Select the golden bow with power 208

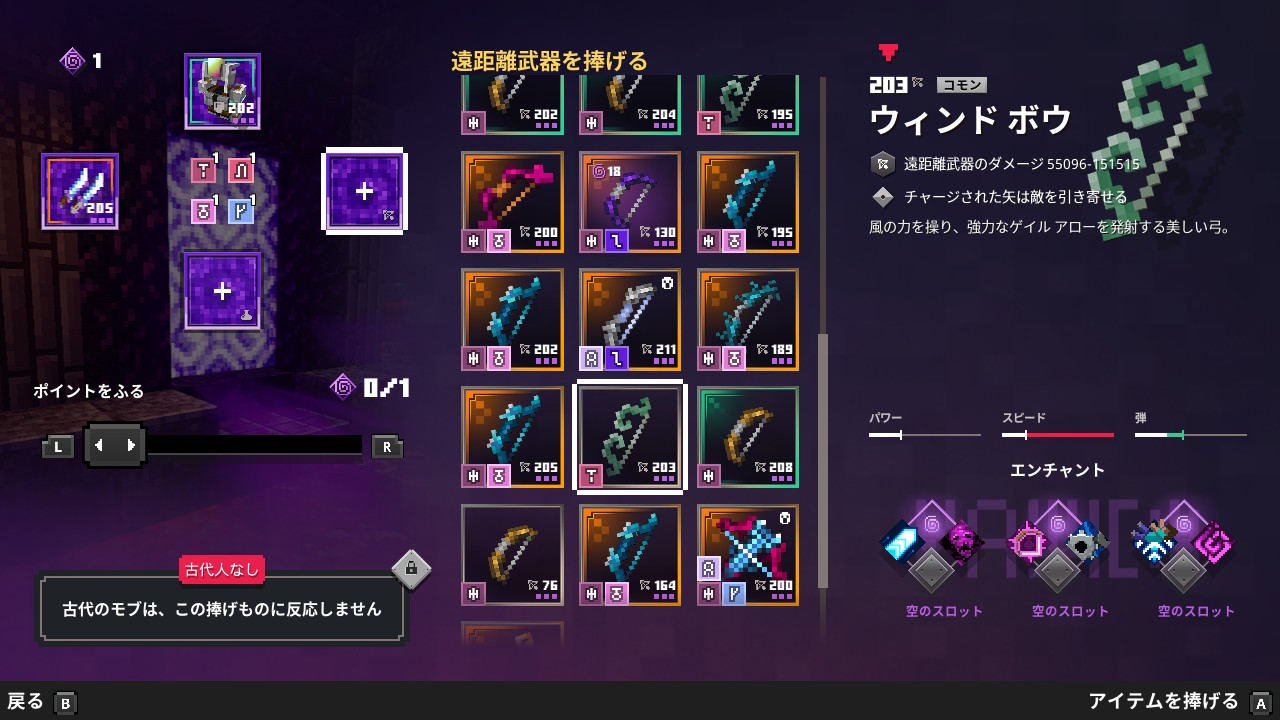click(x=747, y=437)
